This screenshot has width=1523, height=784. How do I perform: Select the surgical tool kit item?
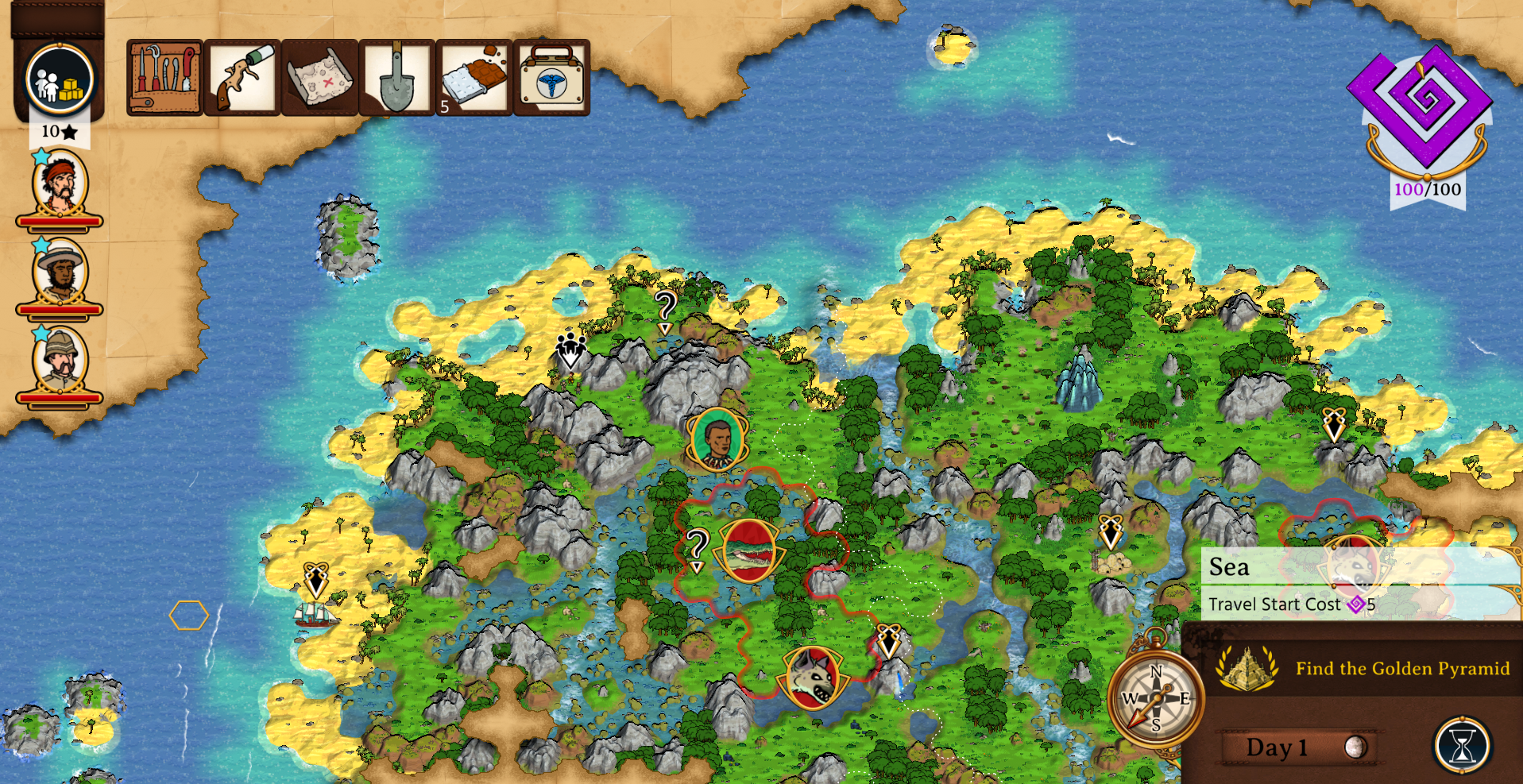pos(164,78)
